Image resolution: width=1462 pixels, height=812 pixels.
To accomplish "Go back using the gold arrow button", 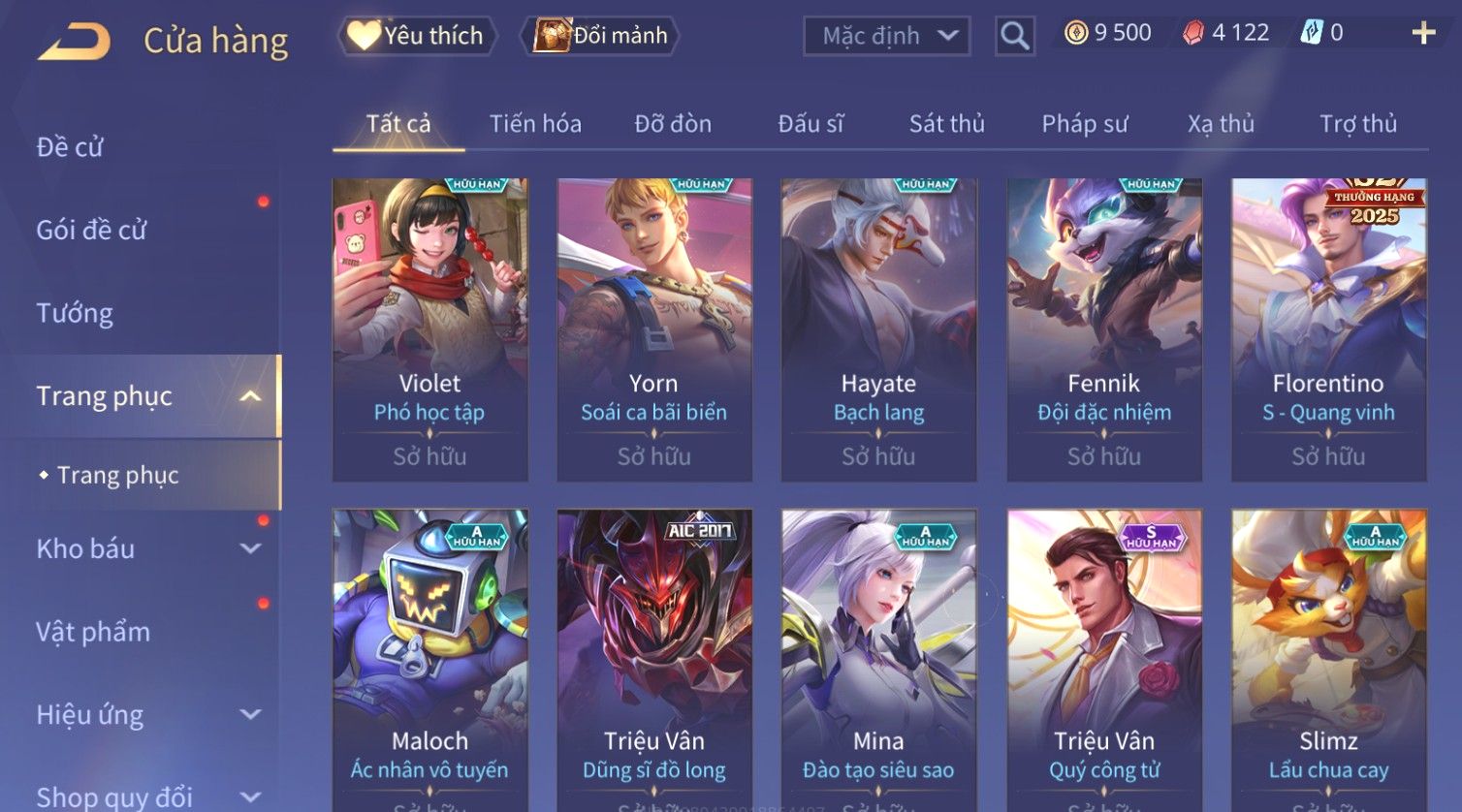I will (74, 42).
